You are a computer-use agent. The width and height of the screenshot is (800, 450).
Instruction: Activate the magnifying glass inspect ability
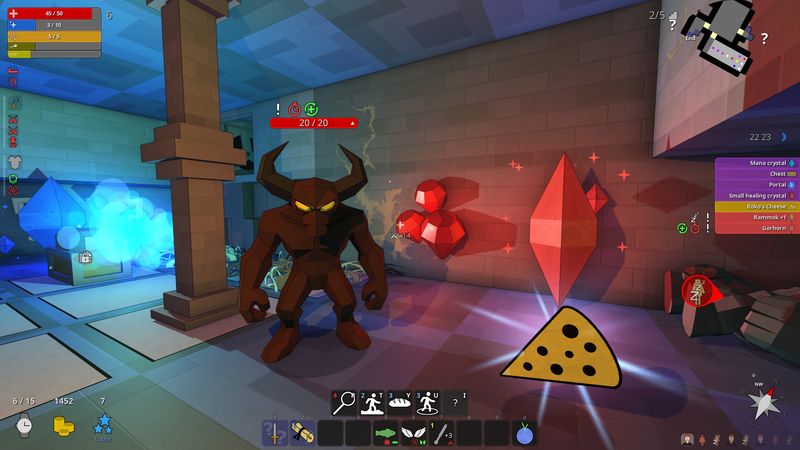[345, 402]
